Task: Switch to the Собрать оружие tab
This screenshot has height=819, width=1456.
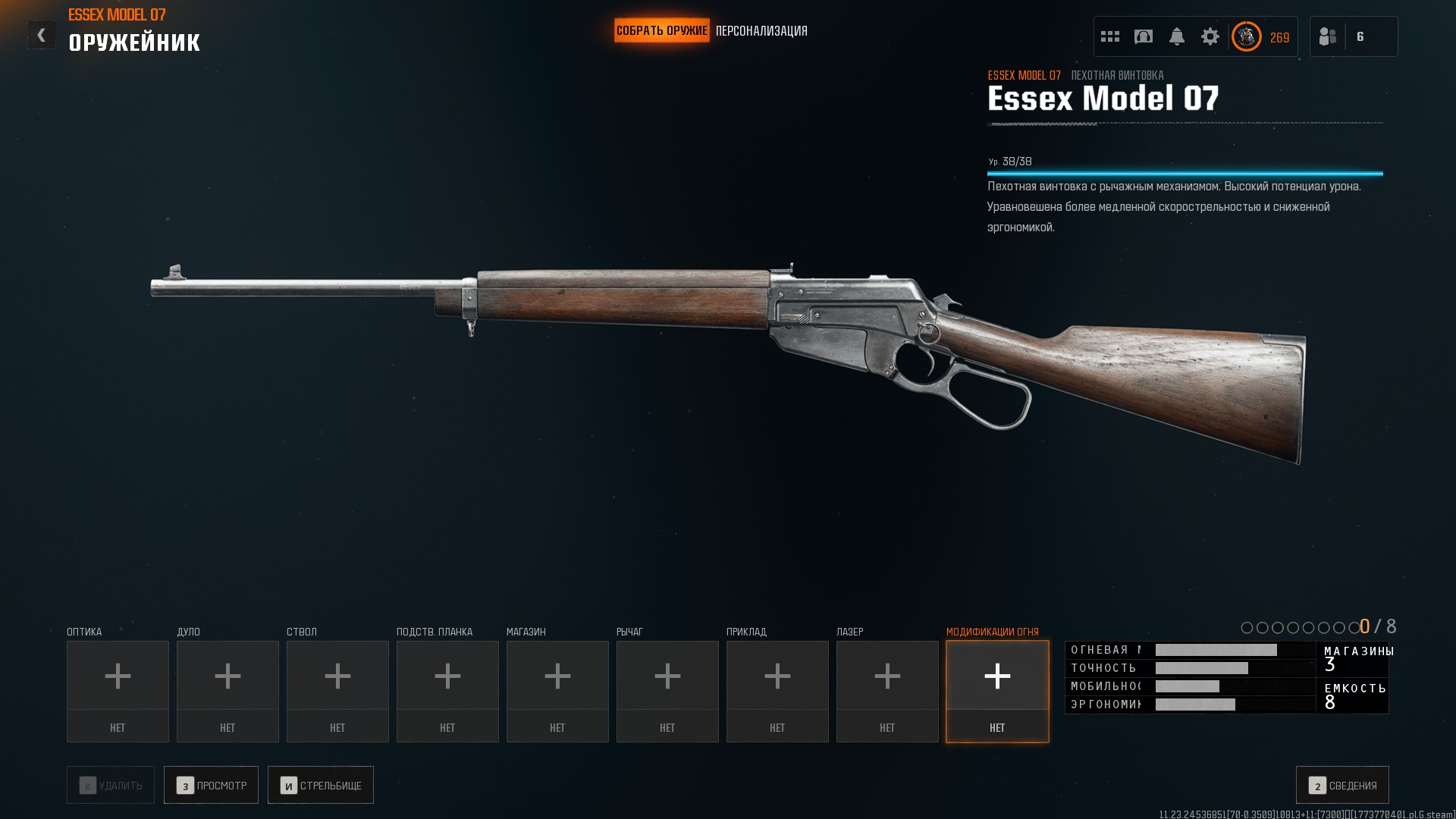Action: point(661,31)
